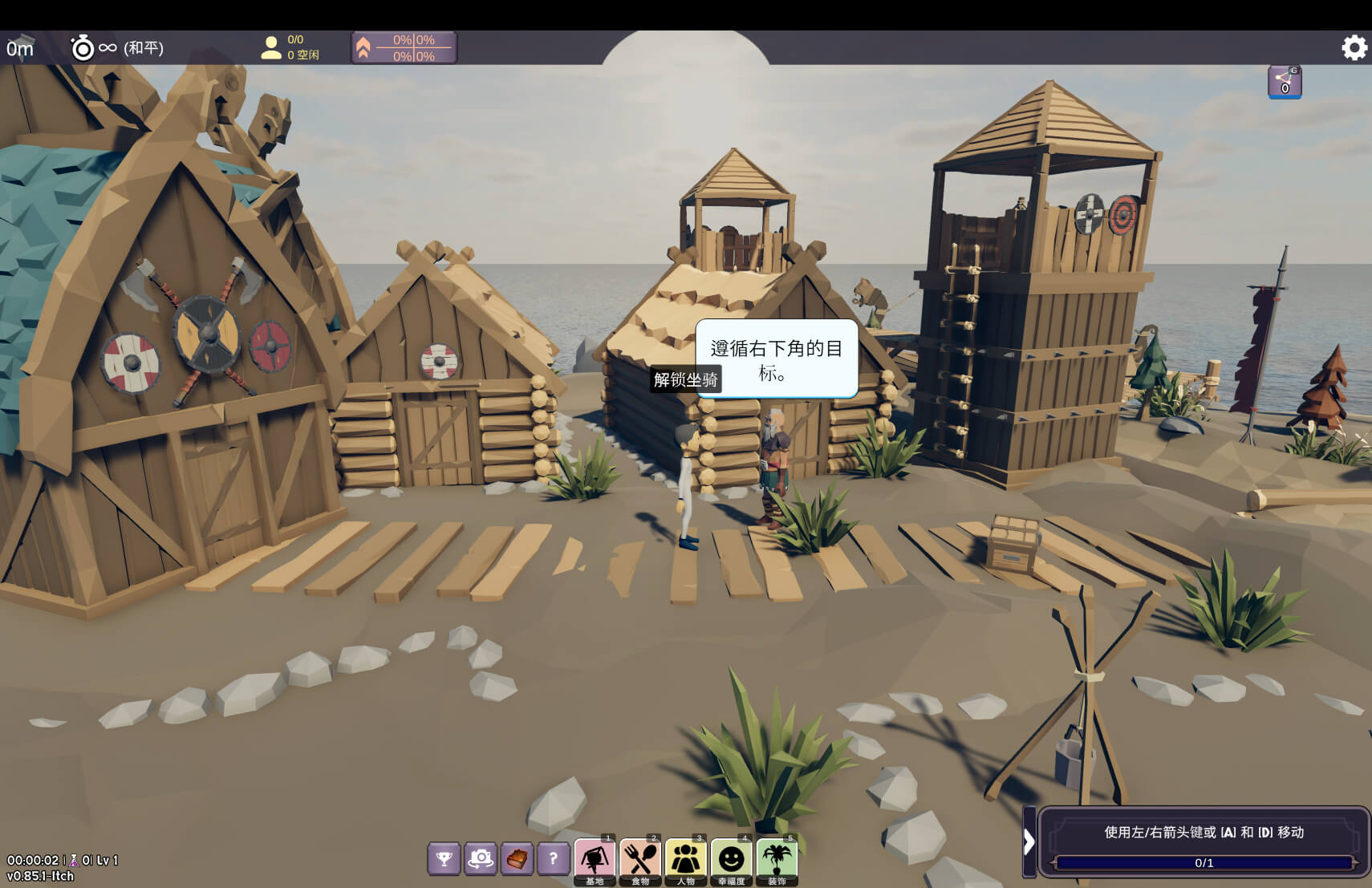Click the stopwatch peace timer icon
1372x888 pixels.
83,48
